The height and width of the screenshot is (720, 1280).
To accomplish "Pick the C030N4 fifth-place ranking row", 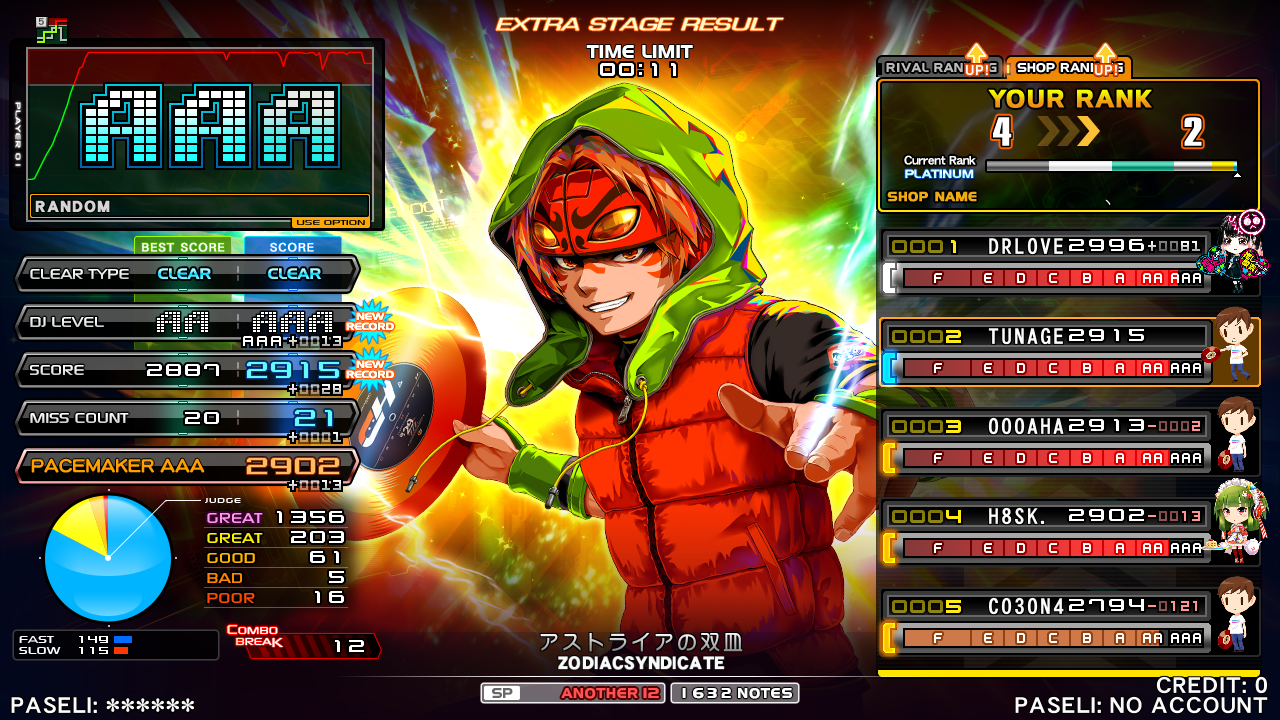I will [x=1045, y=622].
